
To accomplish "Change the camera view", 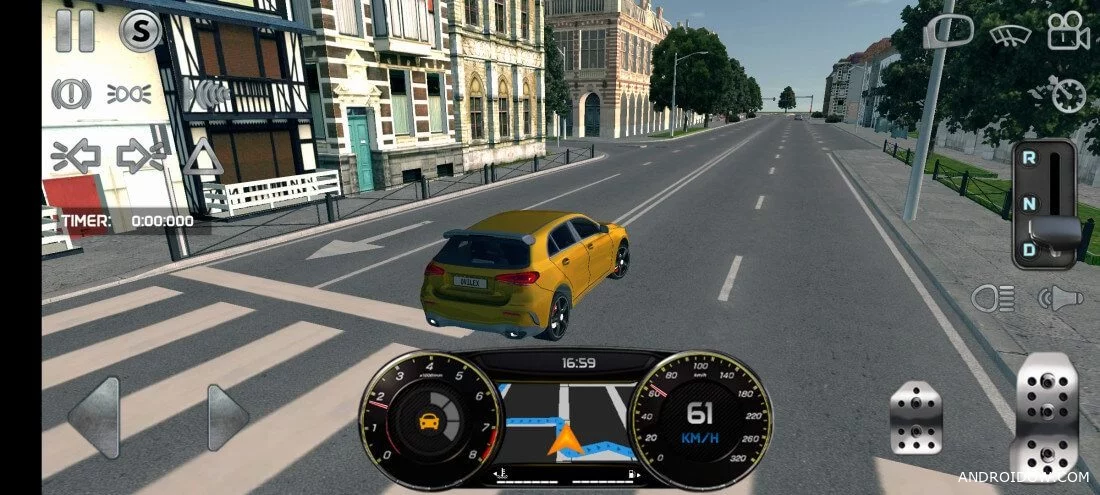I will 1068,31.
